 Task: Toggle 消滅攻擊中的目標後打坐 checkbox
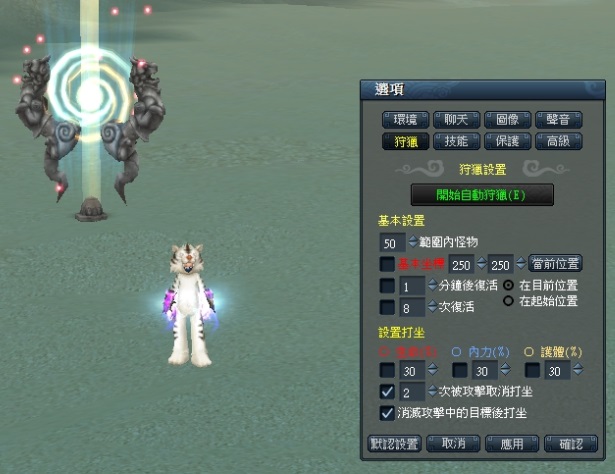coord(386,413)
